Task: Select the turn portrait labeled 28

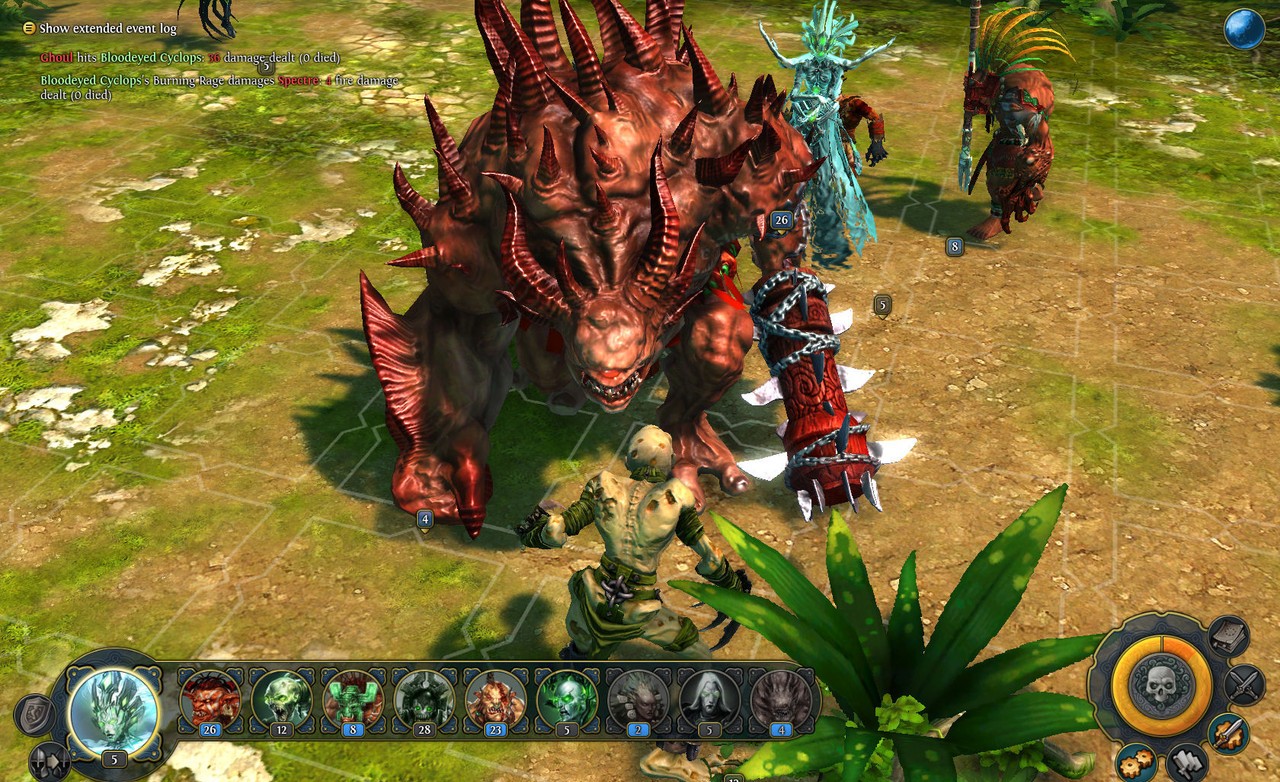Action: (425, 699)
